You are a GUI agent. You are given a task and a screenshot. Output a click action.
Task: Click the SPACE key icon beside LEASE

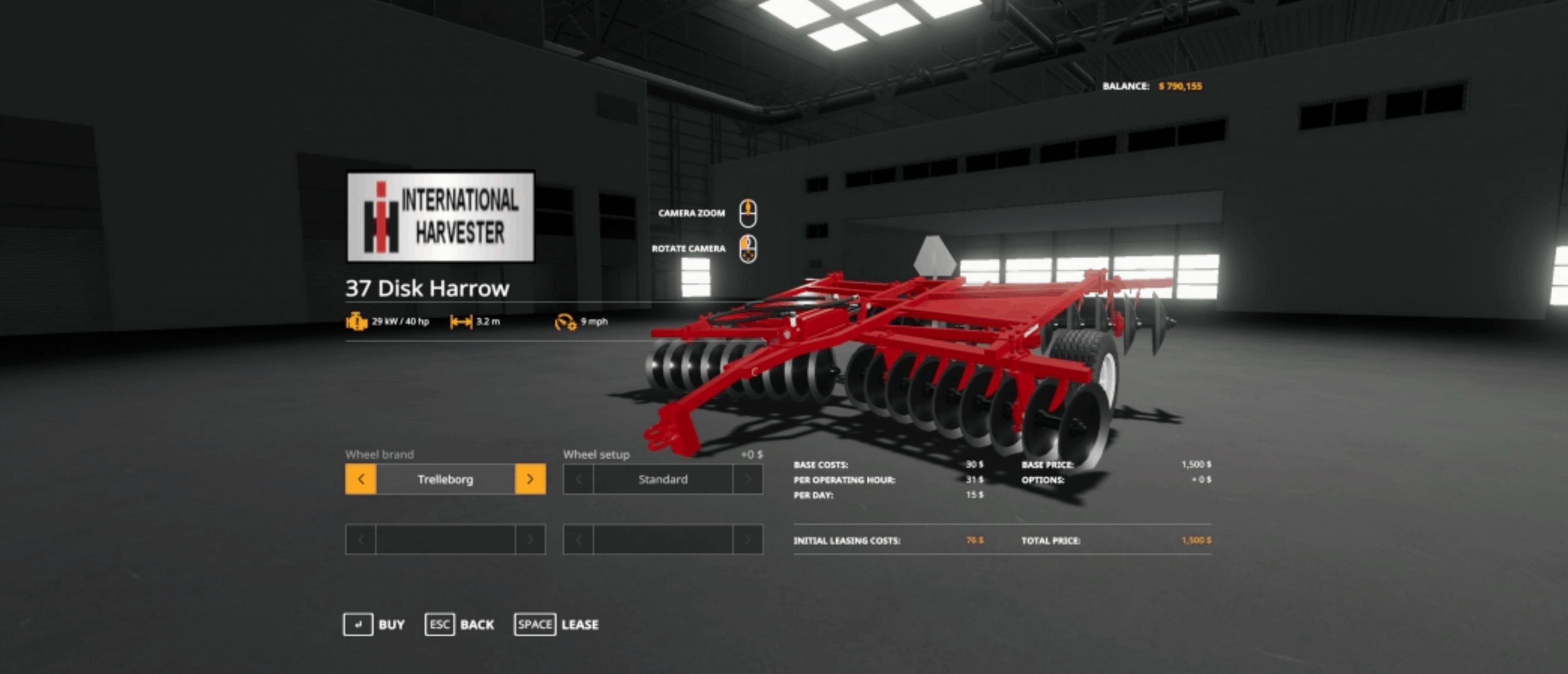point(536,624)
